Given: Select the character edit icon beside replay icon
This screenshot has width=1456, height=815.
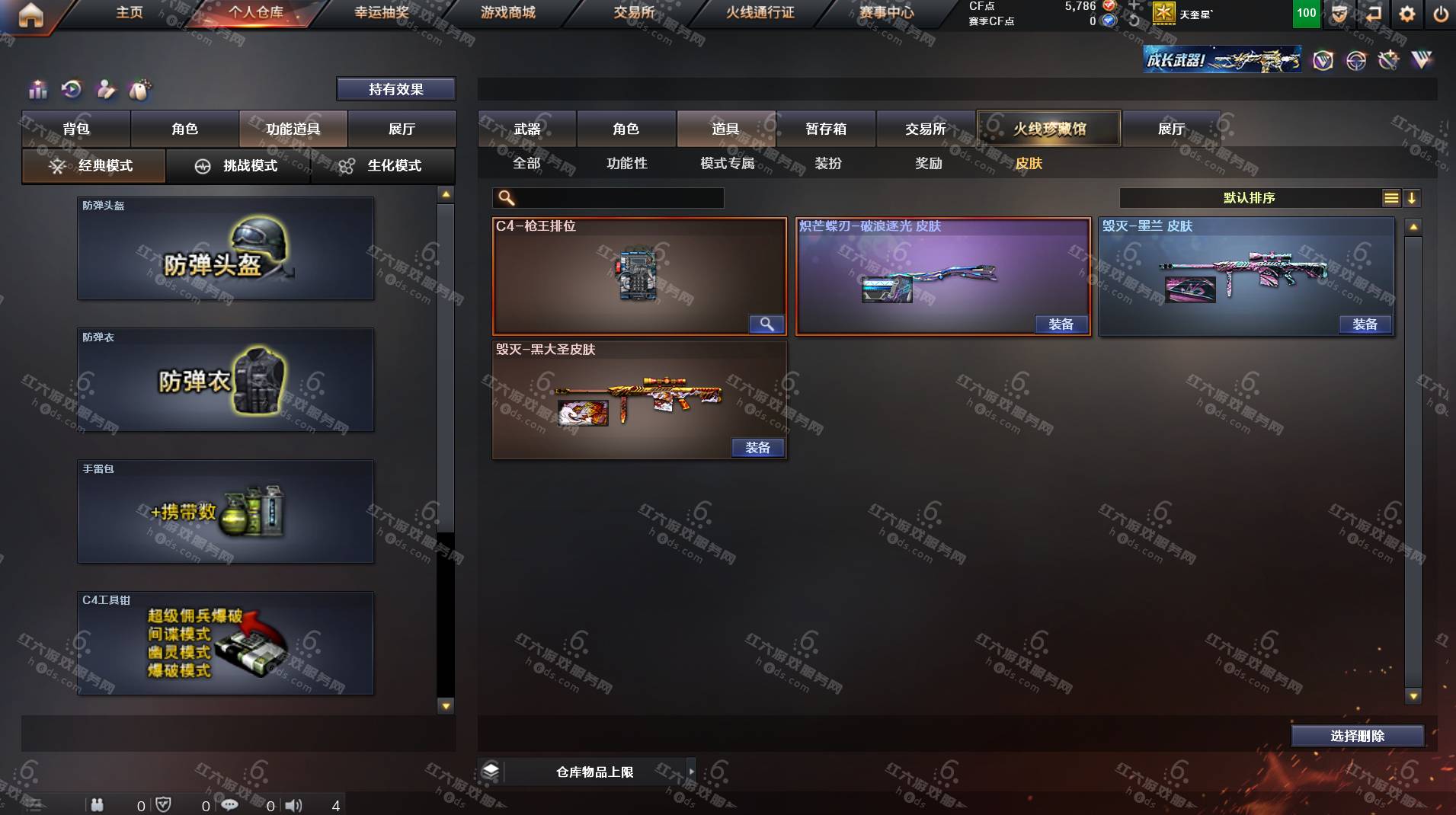Looking at the screenshot, I should click(105, 90).
